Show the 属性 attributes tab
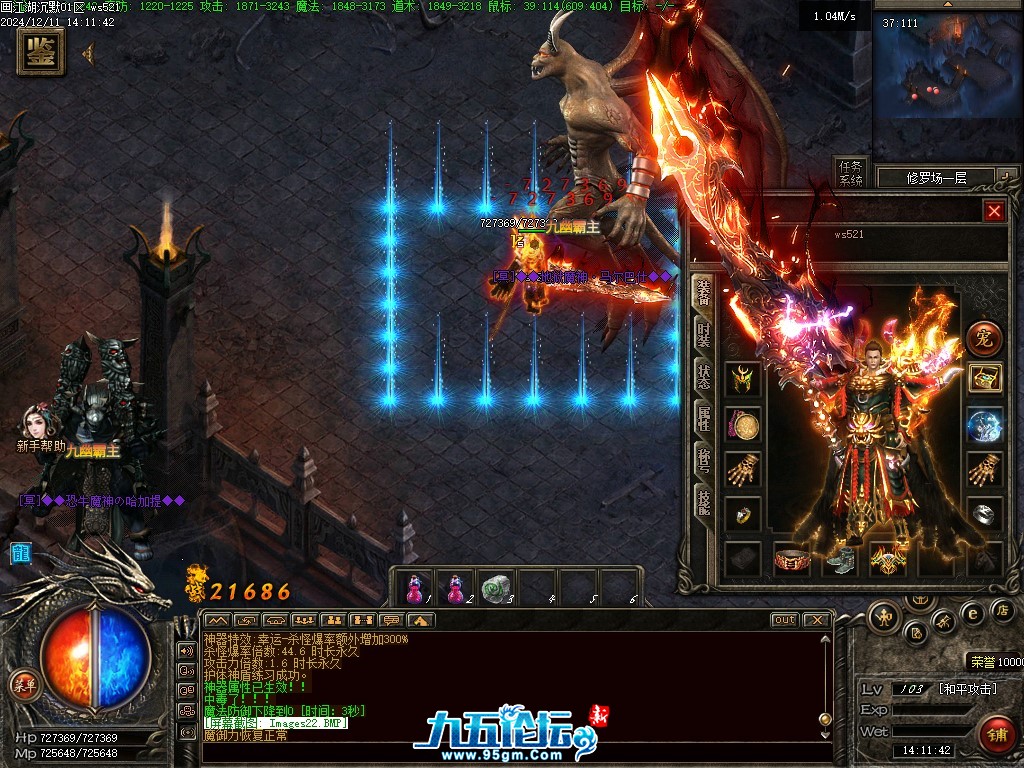Screen dimensions: 1024x768 tap(704, 419)
